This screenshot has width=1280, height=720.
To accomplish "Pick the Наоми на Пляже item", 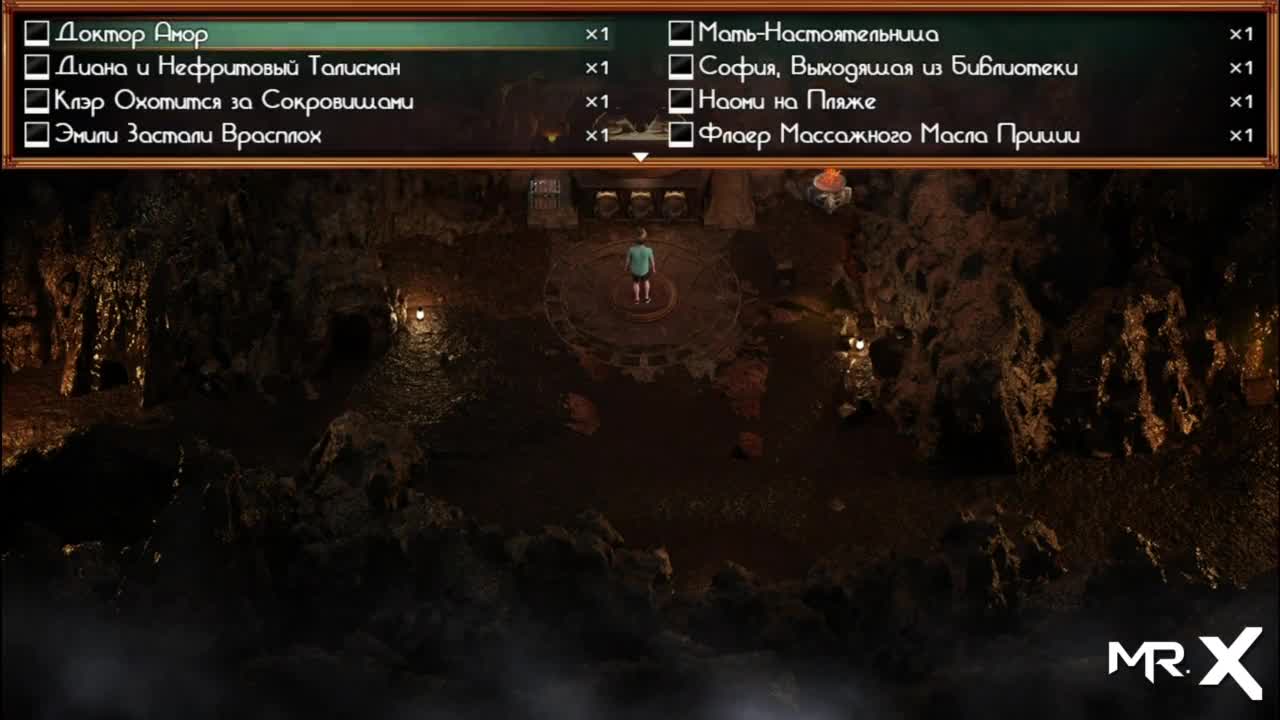I will [x=787, y=102].
